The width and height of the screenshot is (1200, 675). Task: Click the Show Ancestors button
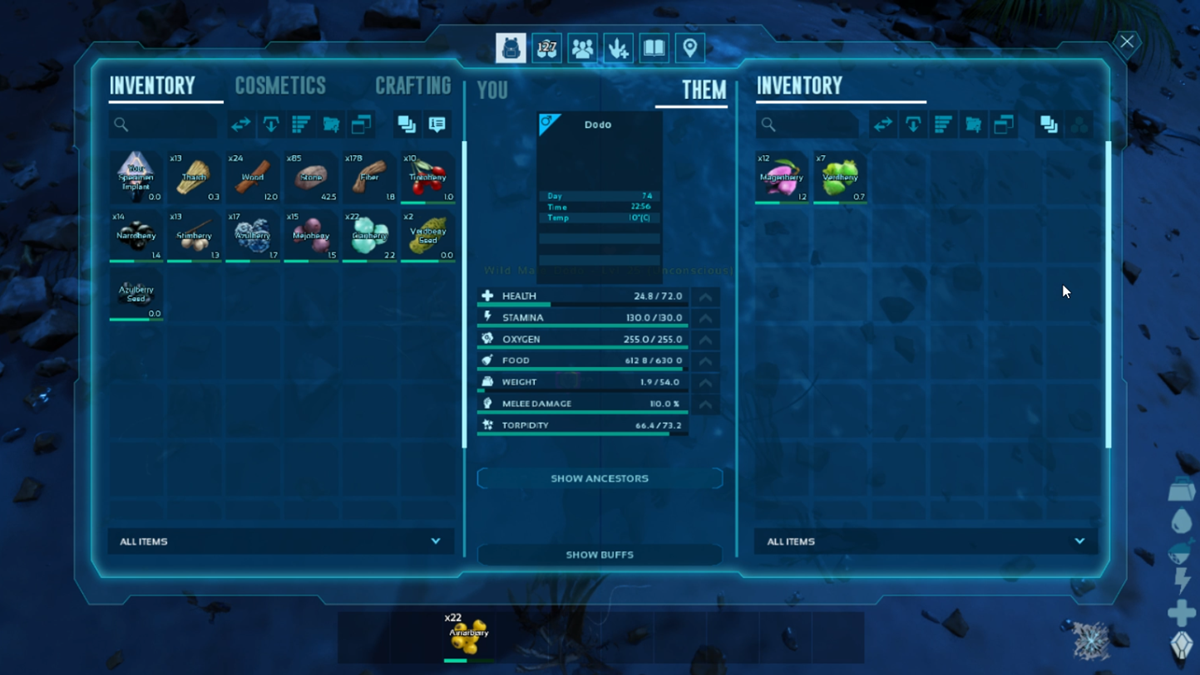click(x=600, y=478)
